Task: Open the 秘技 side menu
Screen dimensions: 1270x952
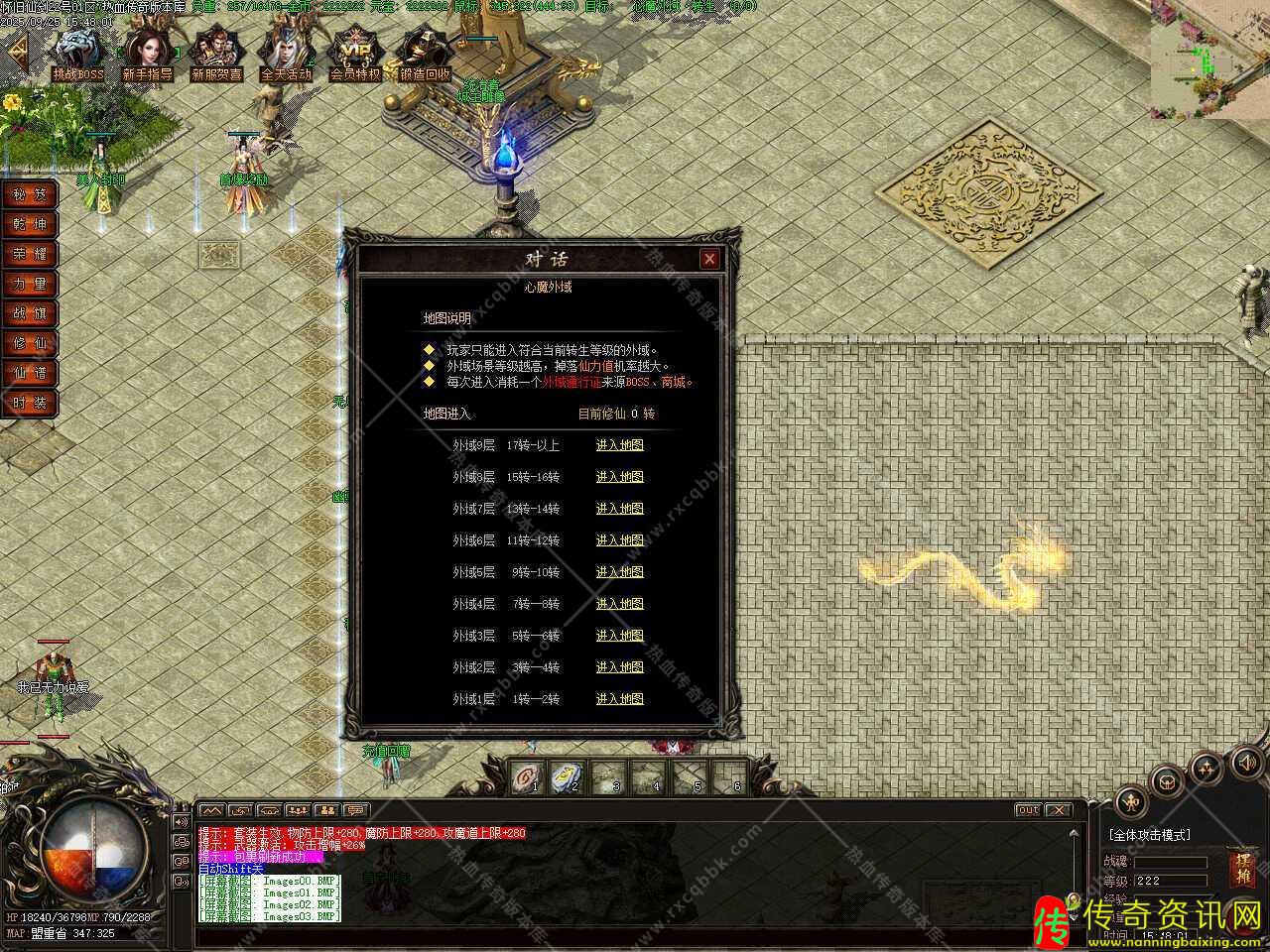Action: [29, 194]
